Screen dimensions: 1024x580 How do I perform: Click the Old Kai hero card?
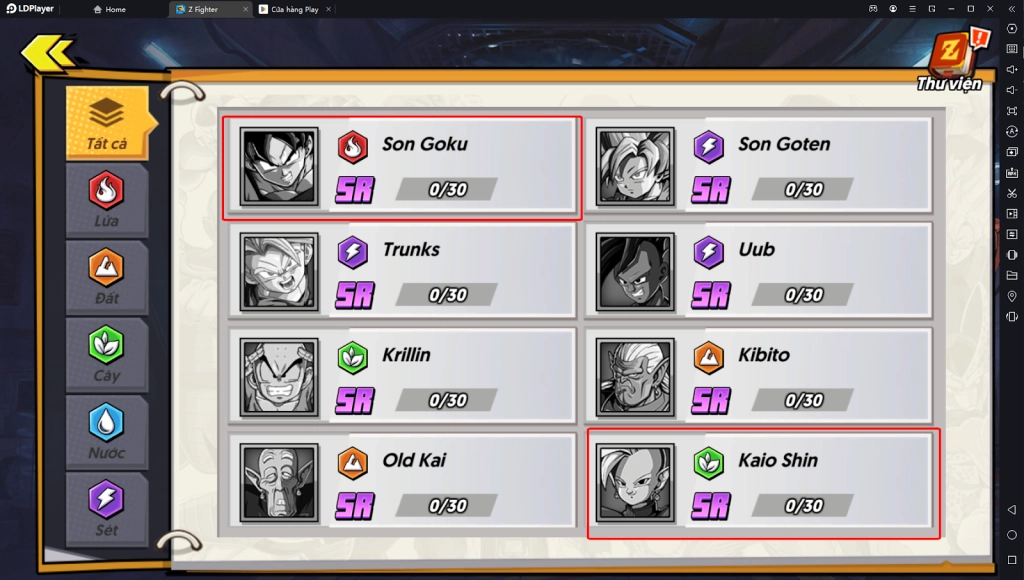click(401, 483)
